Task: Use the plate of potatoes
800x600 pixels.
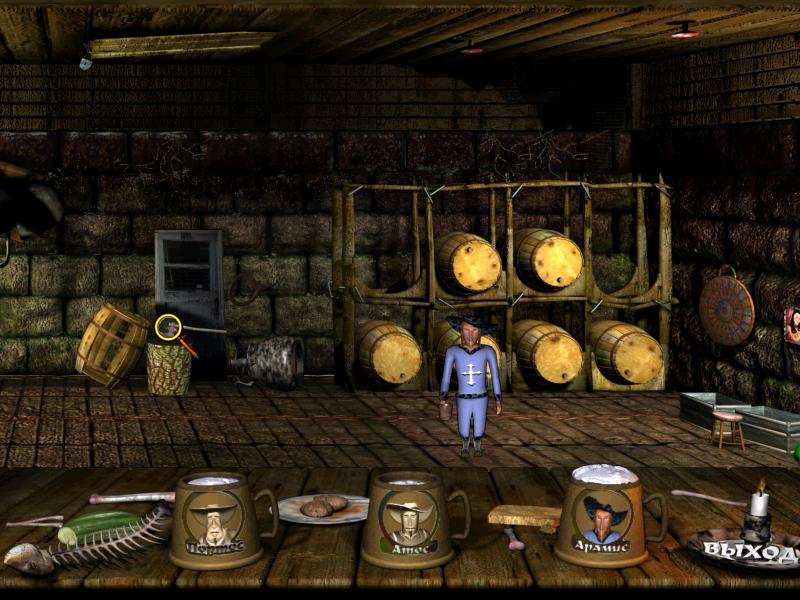Action: [322, 508]
